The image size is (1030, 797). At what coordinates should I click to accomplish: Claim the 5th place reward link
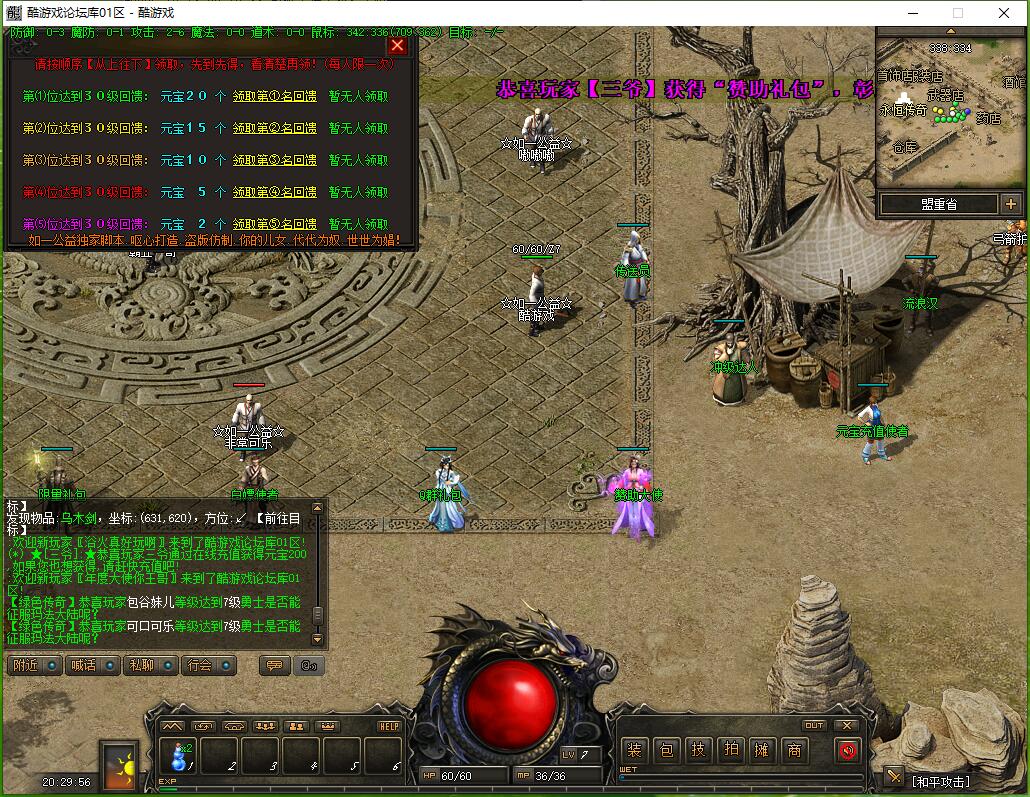pyautogui.click(x=274, y=224)
